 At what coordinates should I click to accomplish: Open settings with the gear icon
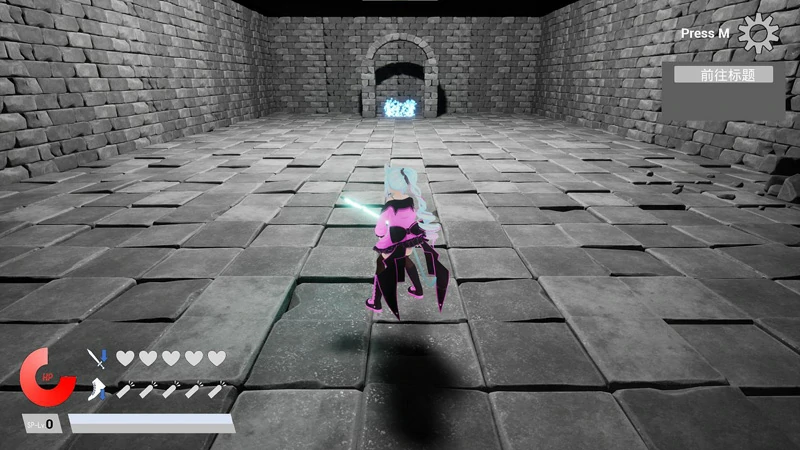[x=757, y=34]
